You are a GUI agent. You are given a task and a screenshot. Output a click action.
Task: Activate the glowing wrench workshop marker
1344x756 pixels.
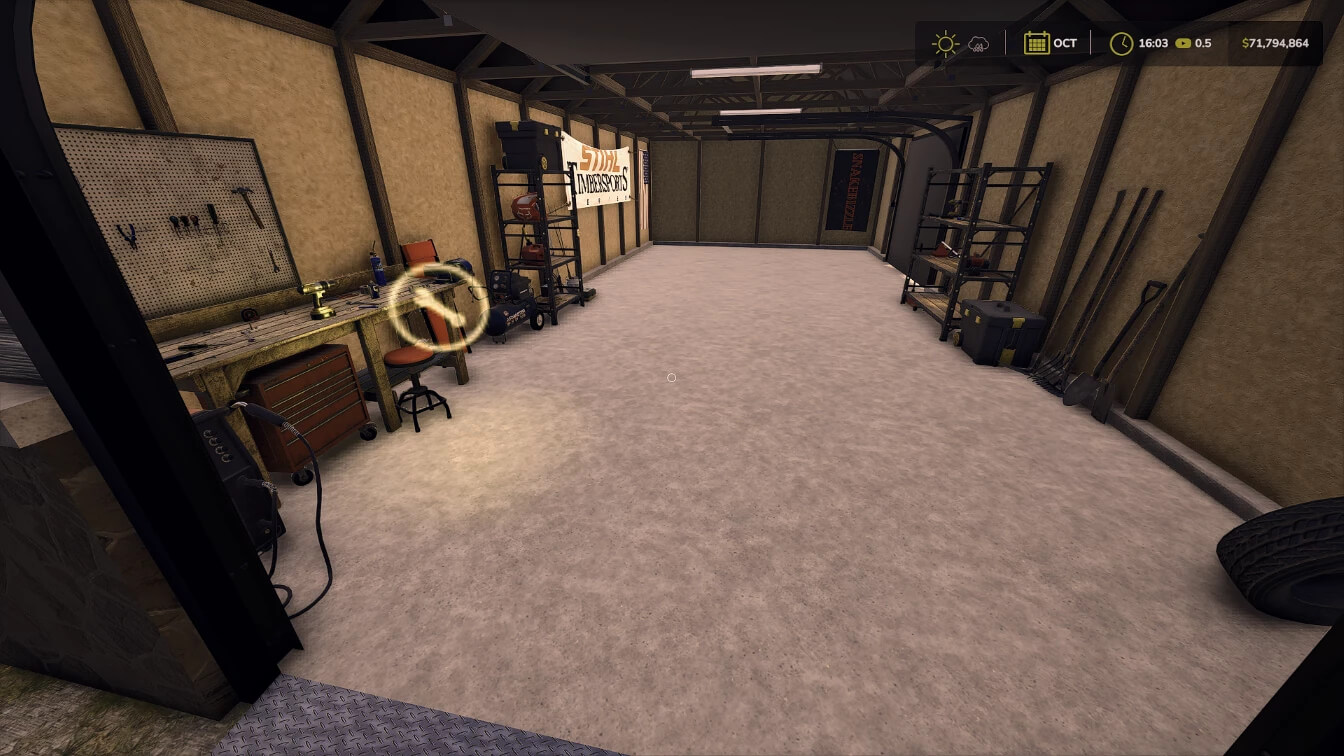click(438, 307)
